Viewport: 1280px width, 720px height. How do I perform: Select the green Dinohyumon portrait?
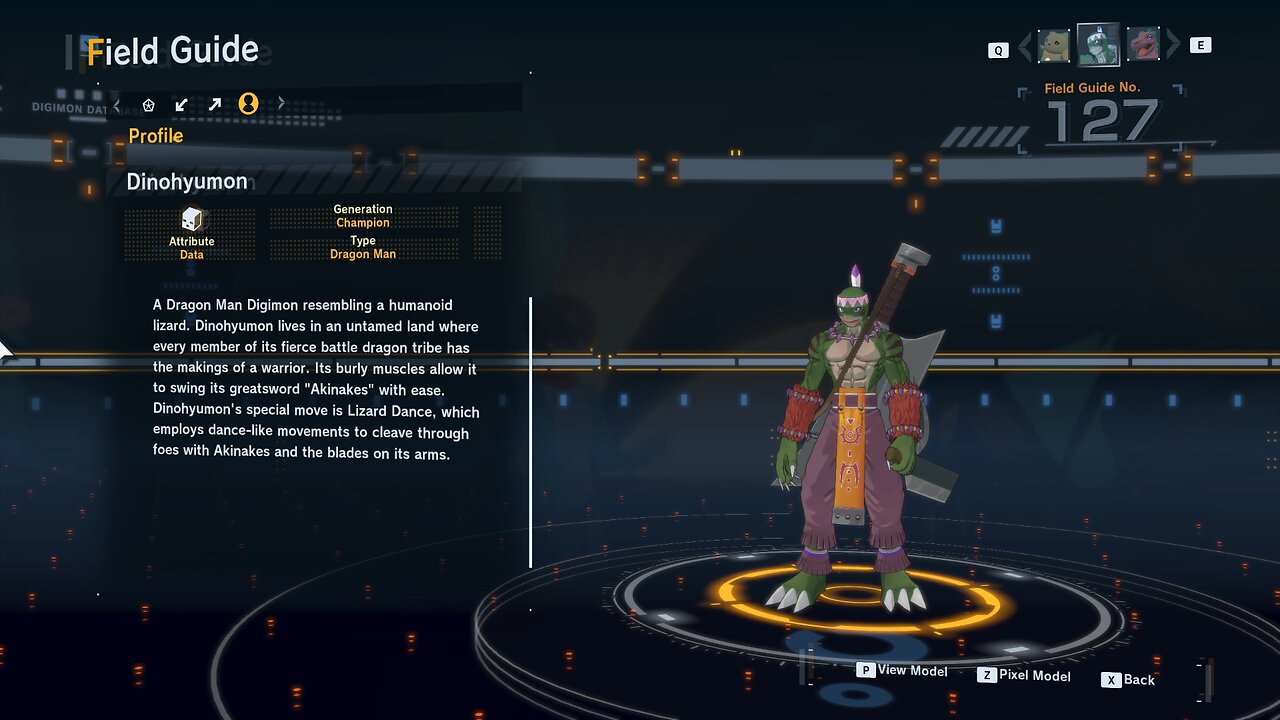(1098, 44)
